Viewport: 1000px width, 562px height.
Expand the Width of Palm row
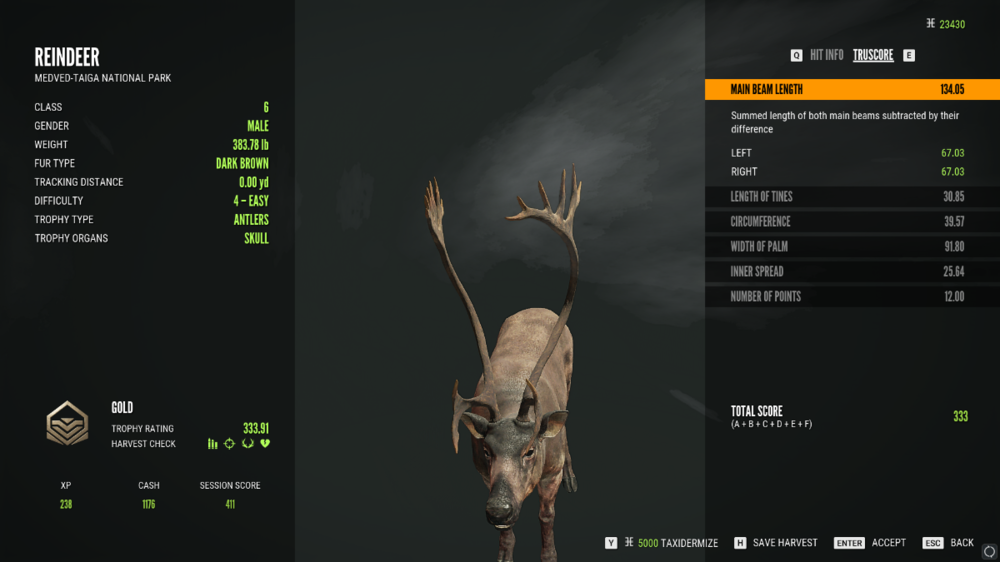851,247
